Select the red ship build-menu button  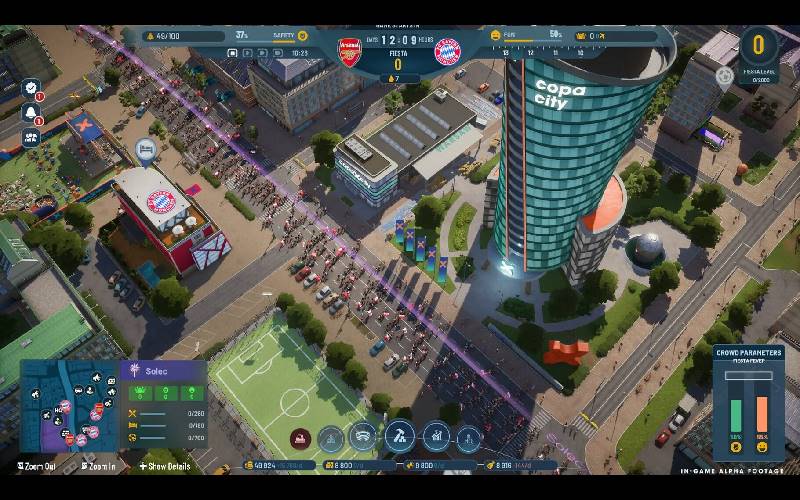pos(300,437)
